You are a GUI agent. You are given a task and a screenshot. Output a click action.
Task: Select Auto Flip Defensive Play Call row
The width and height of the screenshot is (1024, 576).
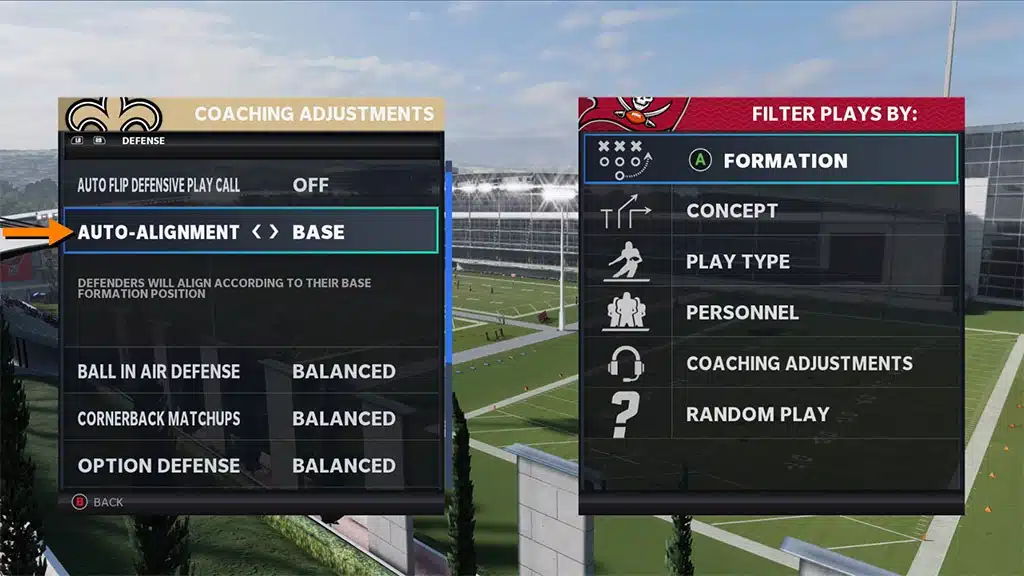click(x=250, y=185)
